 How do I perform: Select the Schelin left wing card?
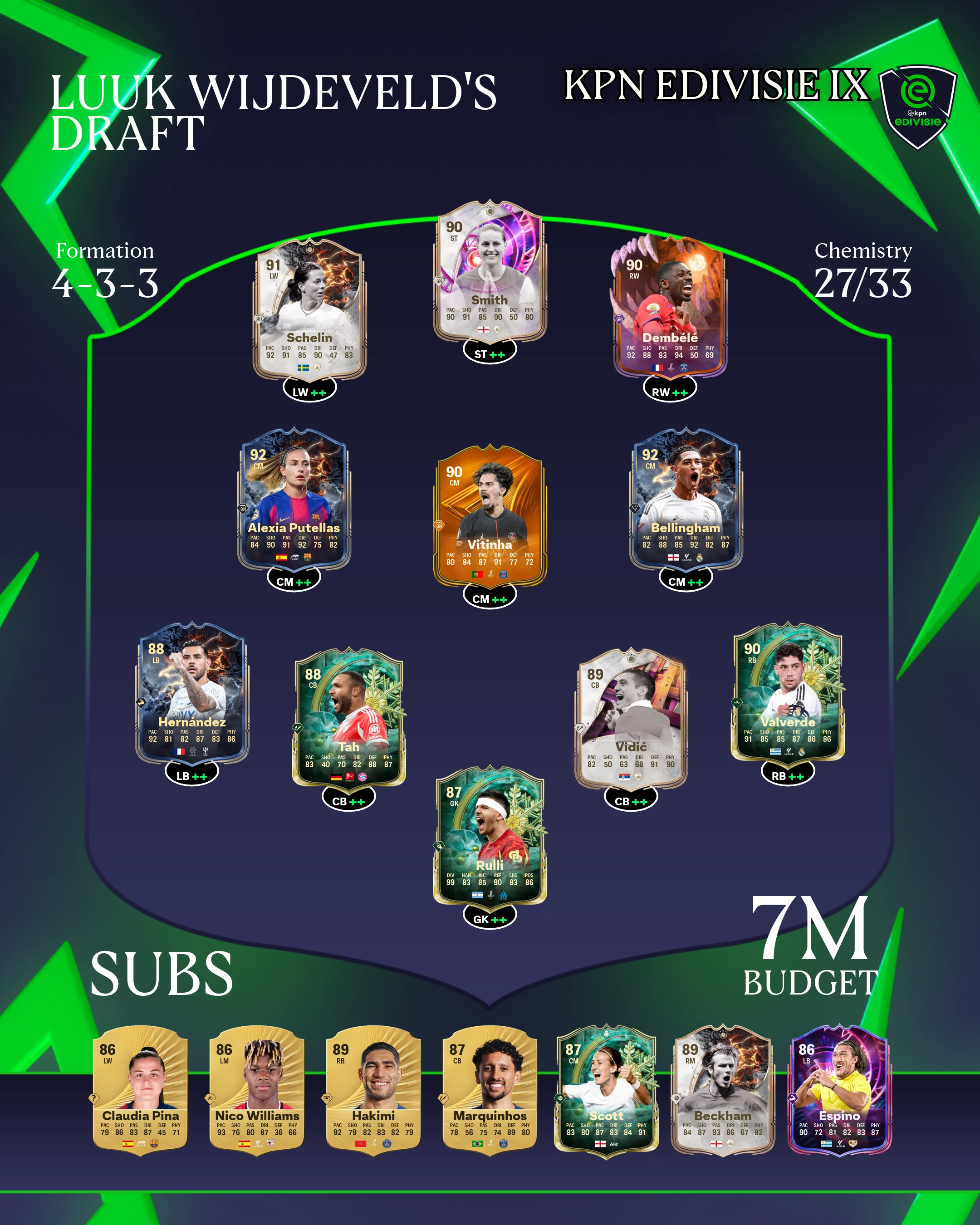click(309, 310)
